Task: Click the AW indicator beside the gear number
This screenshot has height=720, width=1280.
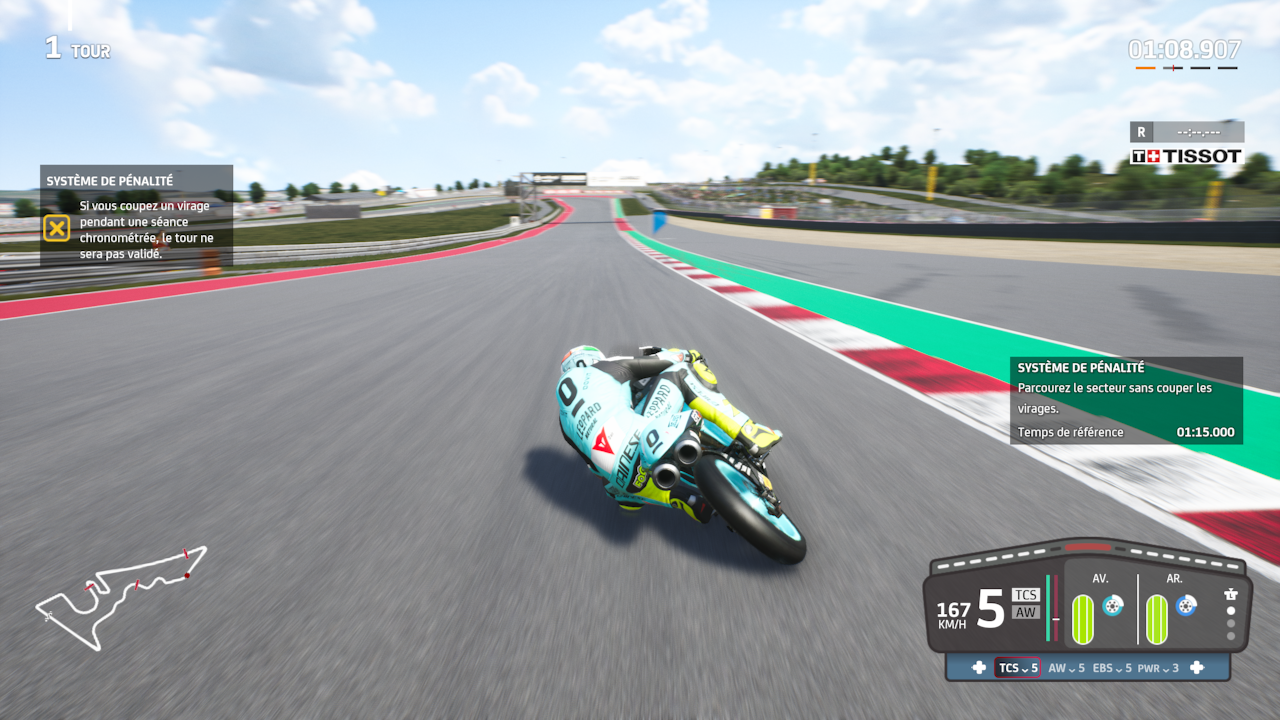Action: tap(1026, 612)
